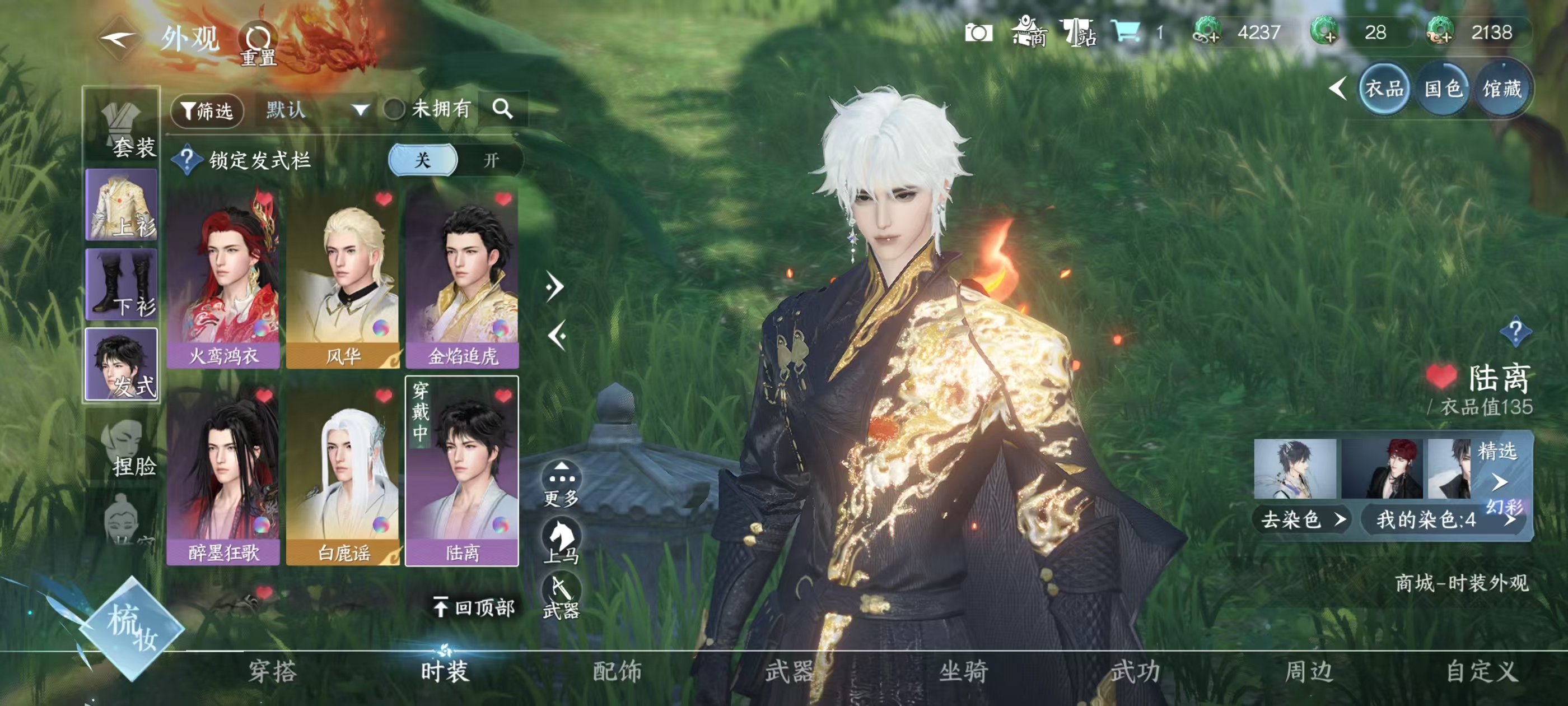This screenshot has width=1568, height=706.
Task: Switch to the 配饰 accessories tab
Action: (617, 671)
